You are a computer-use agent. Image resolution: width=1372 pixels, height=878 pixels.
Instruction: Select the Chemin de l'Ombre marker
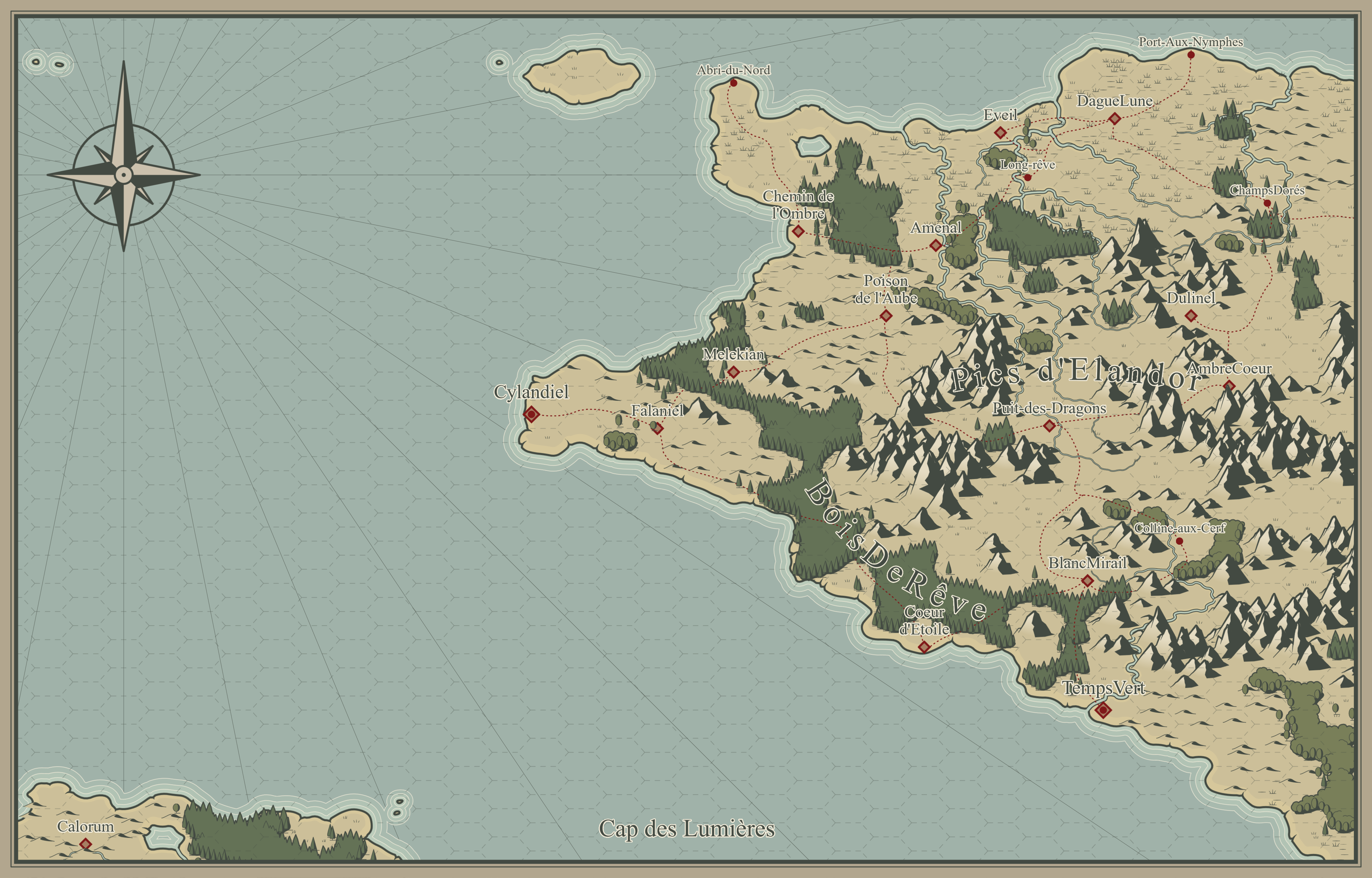(x=798, y=231)
